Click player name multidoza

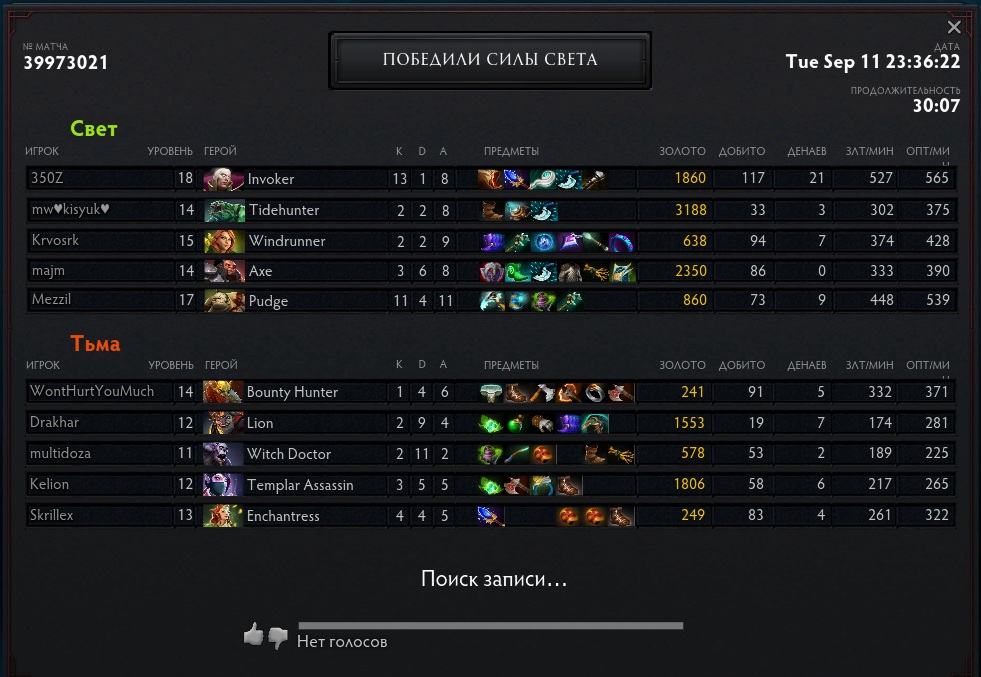(x=60, y=454)
